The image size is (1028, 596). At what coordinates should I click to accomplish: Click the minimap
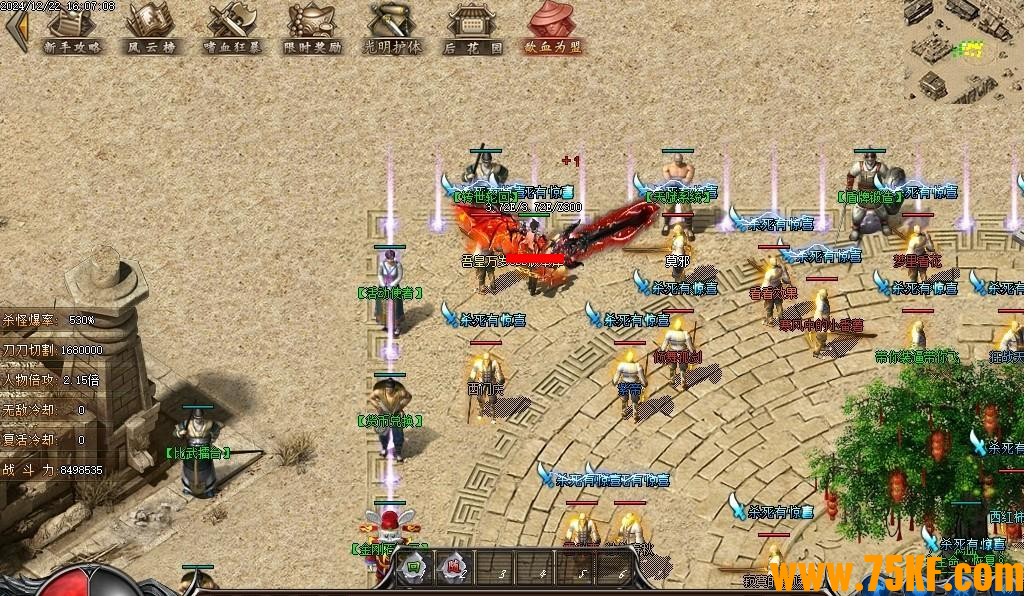[965, 50]
